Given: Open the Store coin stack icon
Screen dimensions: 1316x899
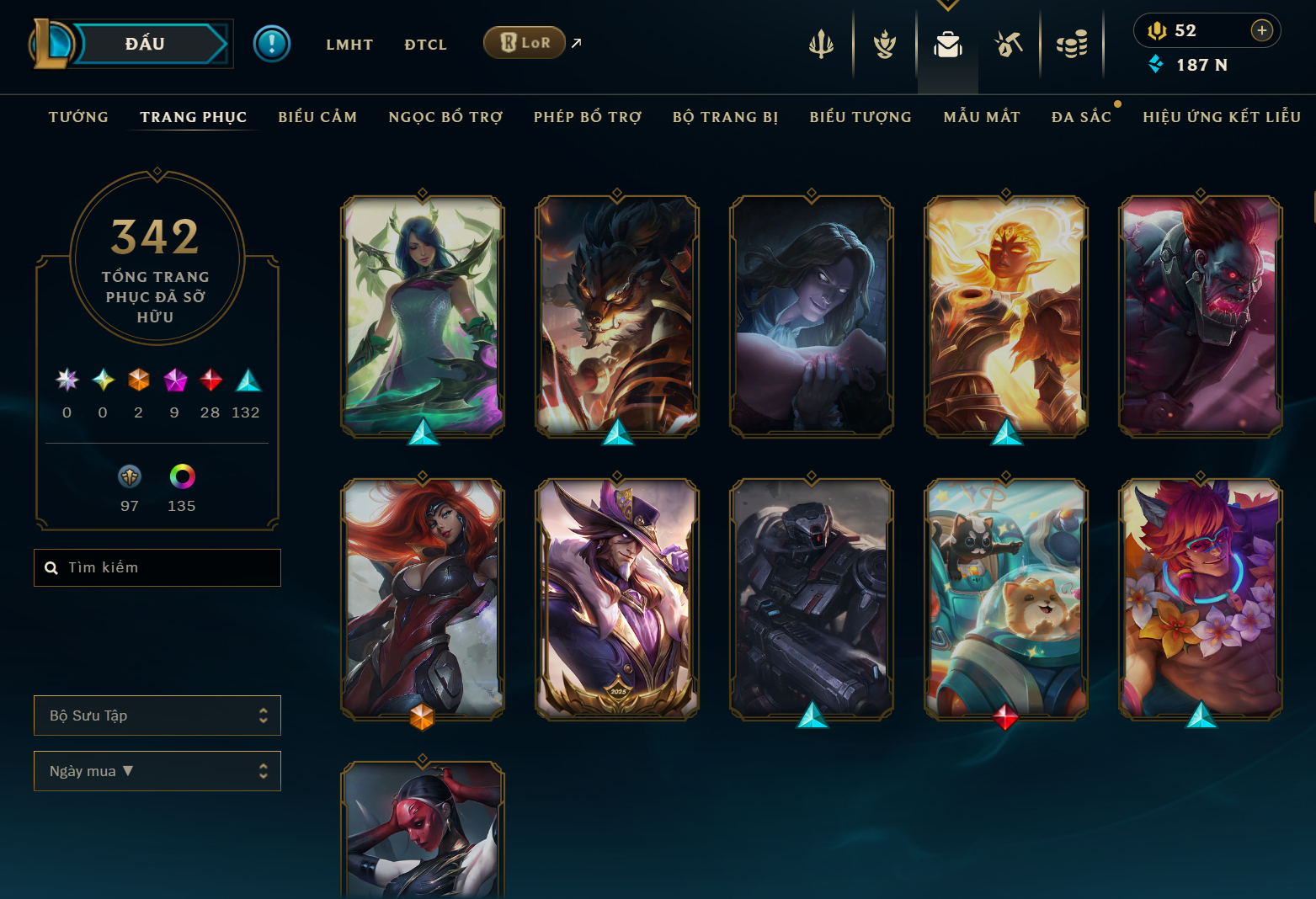Looking at the screenshot, I should pyautogui.click(x=1072, y=44).
